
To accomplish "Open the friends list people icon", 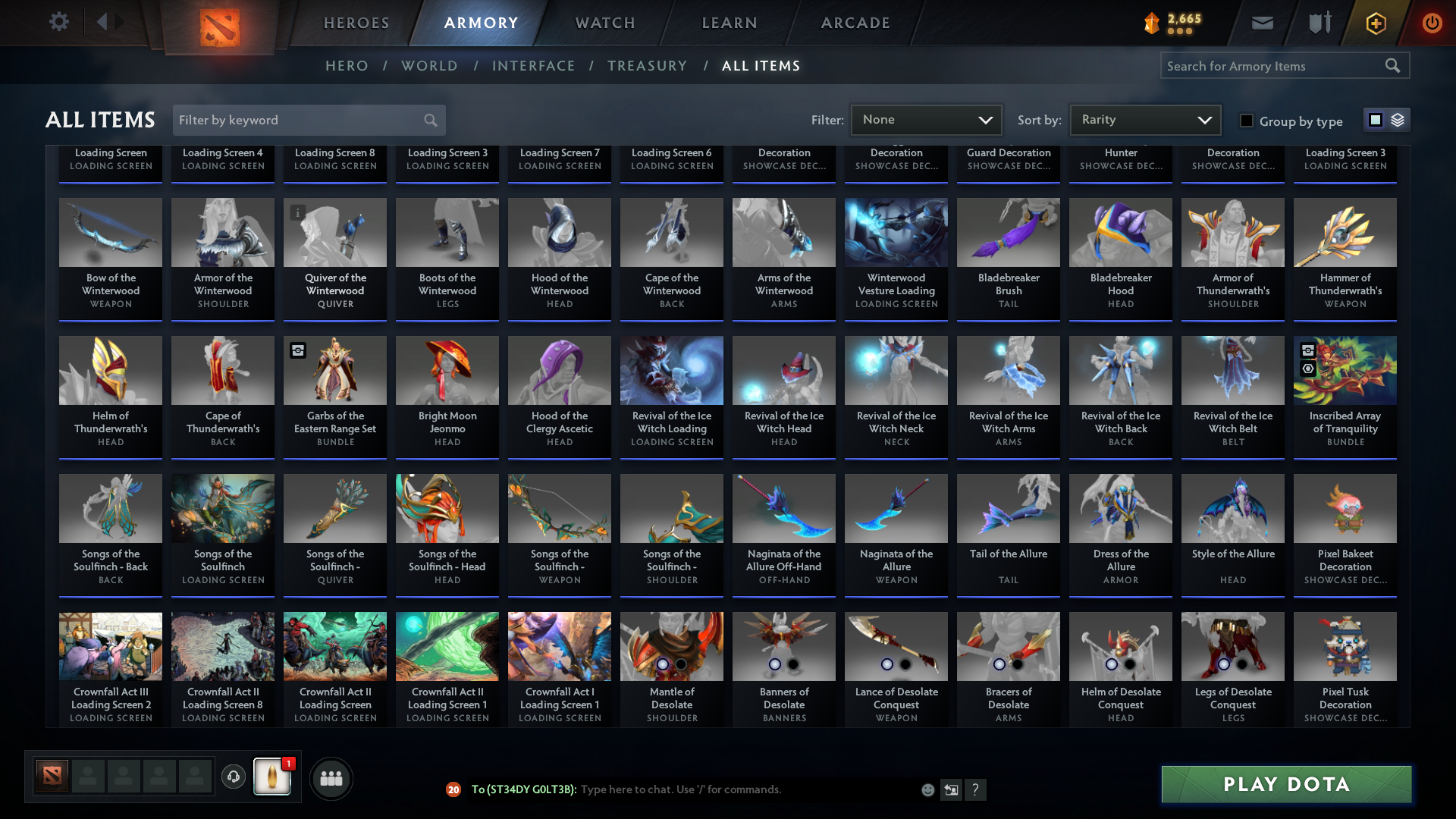I will coord(330,778).
